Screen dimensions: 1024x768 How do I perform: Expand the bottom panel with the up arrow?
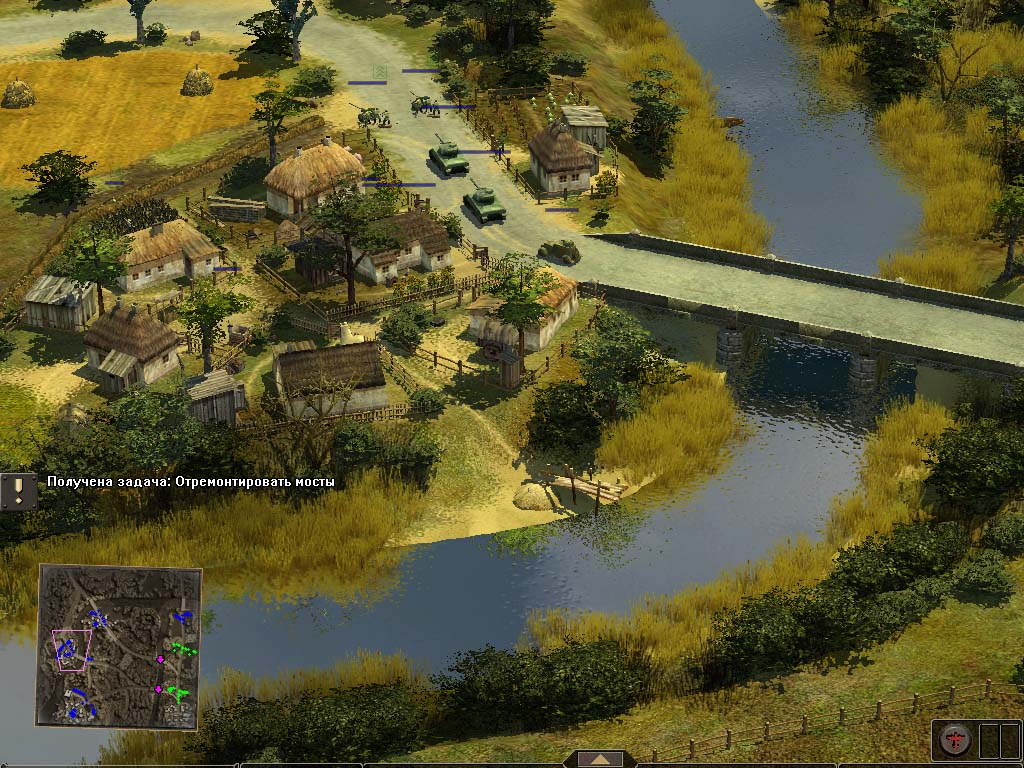pos(600,760)
